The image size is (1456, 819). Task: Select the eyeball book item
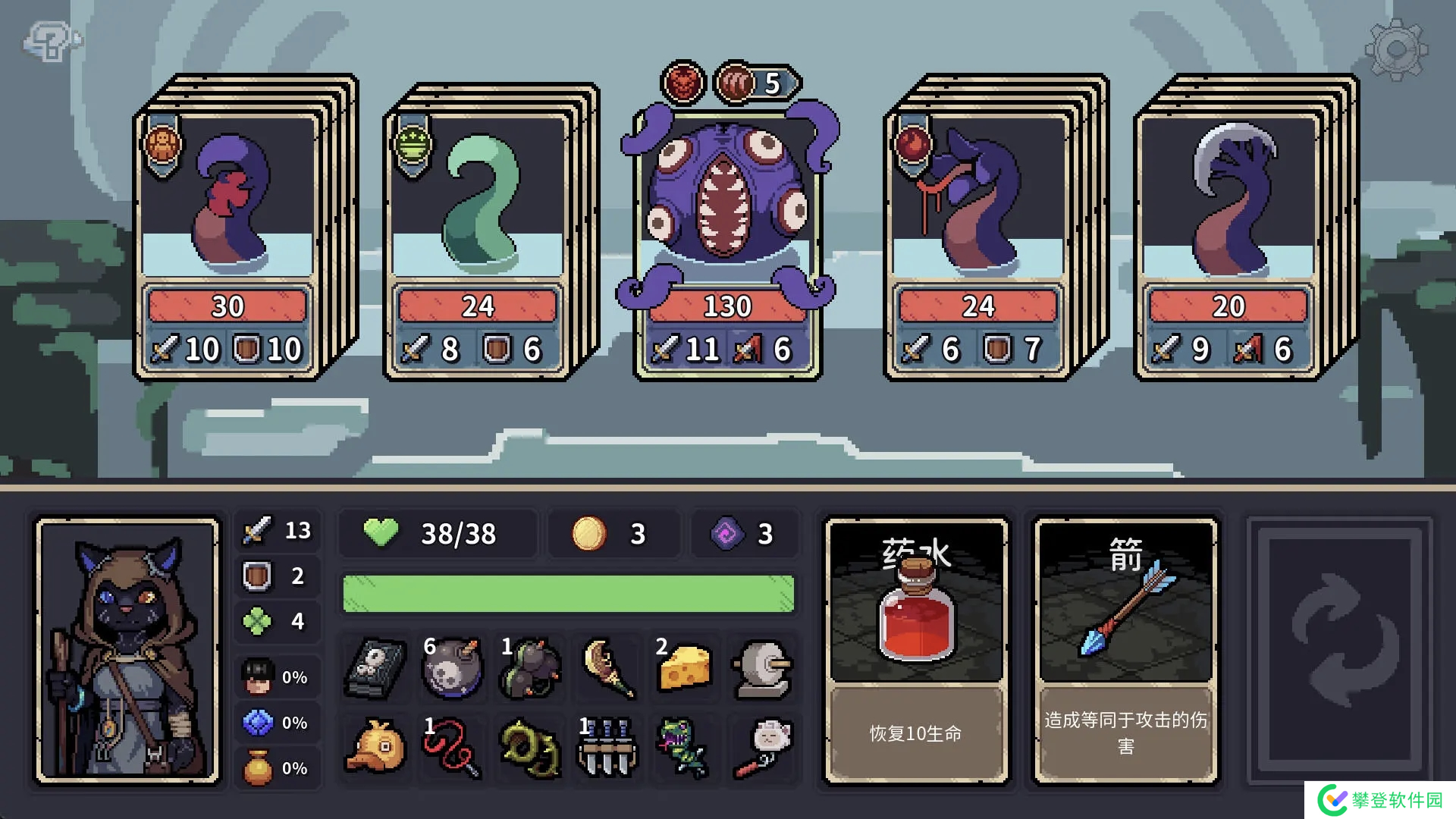point(376,668)
